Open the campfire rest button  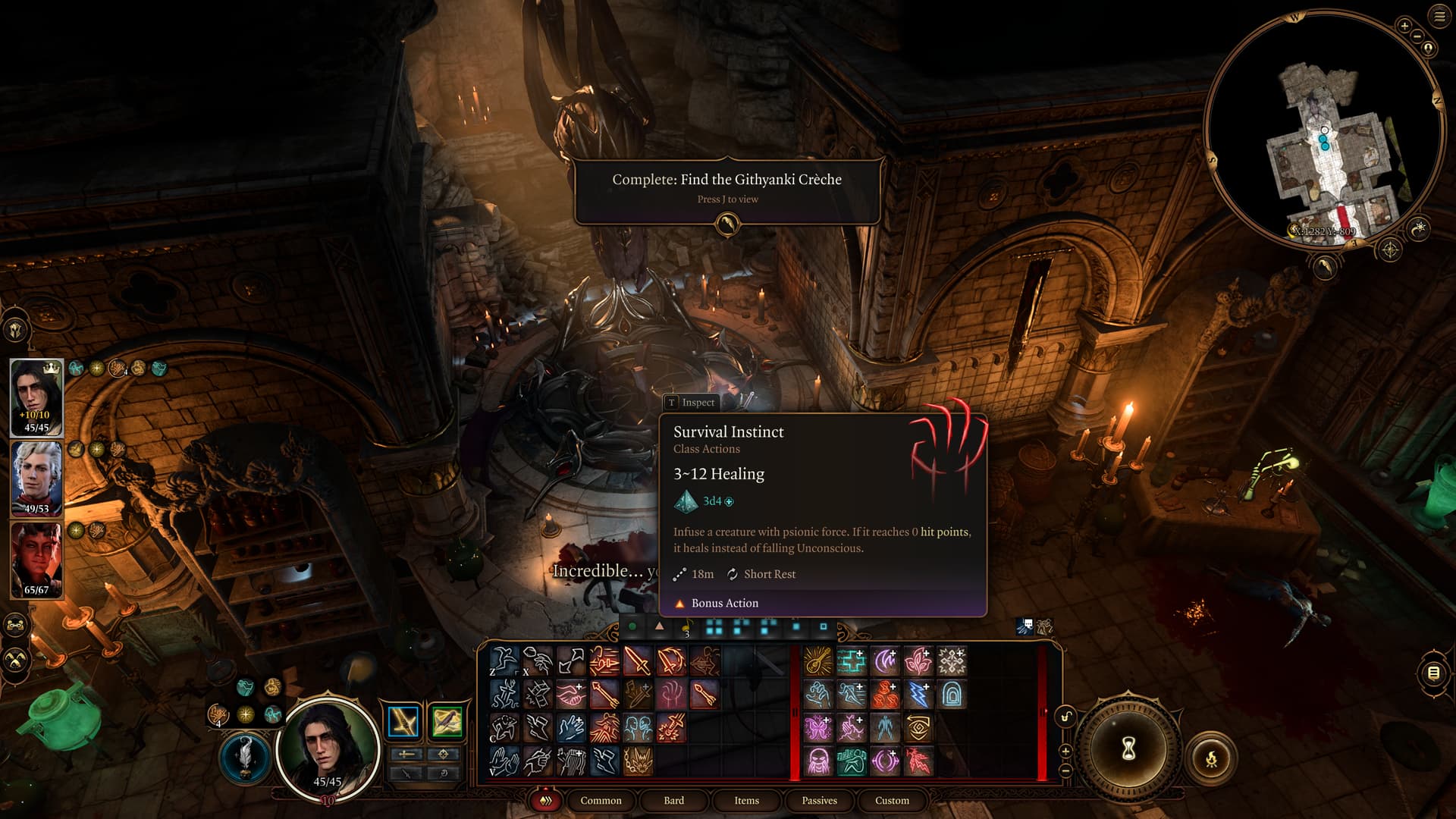tap(1211, 758)
